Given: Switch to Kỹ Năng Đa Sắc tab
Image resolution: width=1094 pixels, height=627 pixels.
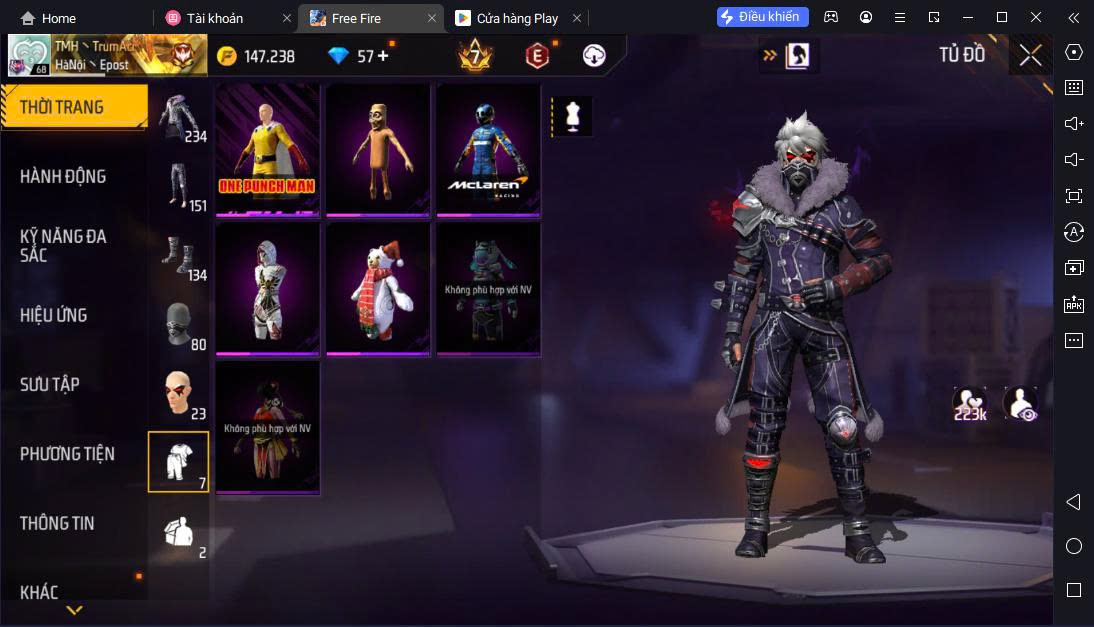Looking at the screenshot, I should [x=63, y=246].
